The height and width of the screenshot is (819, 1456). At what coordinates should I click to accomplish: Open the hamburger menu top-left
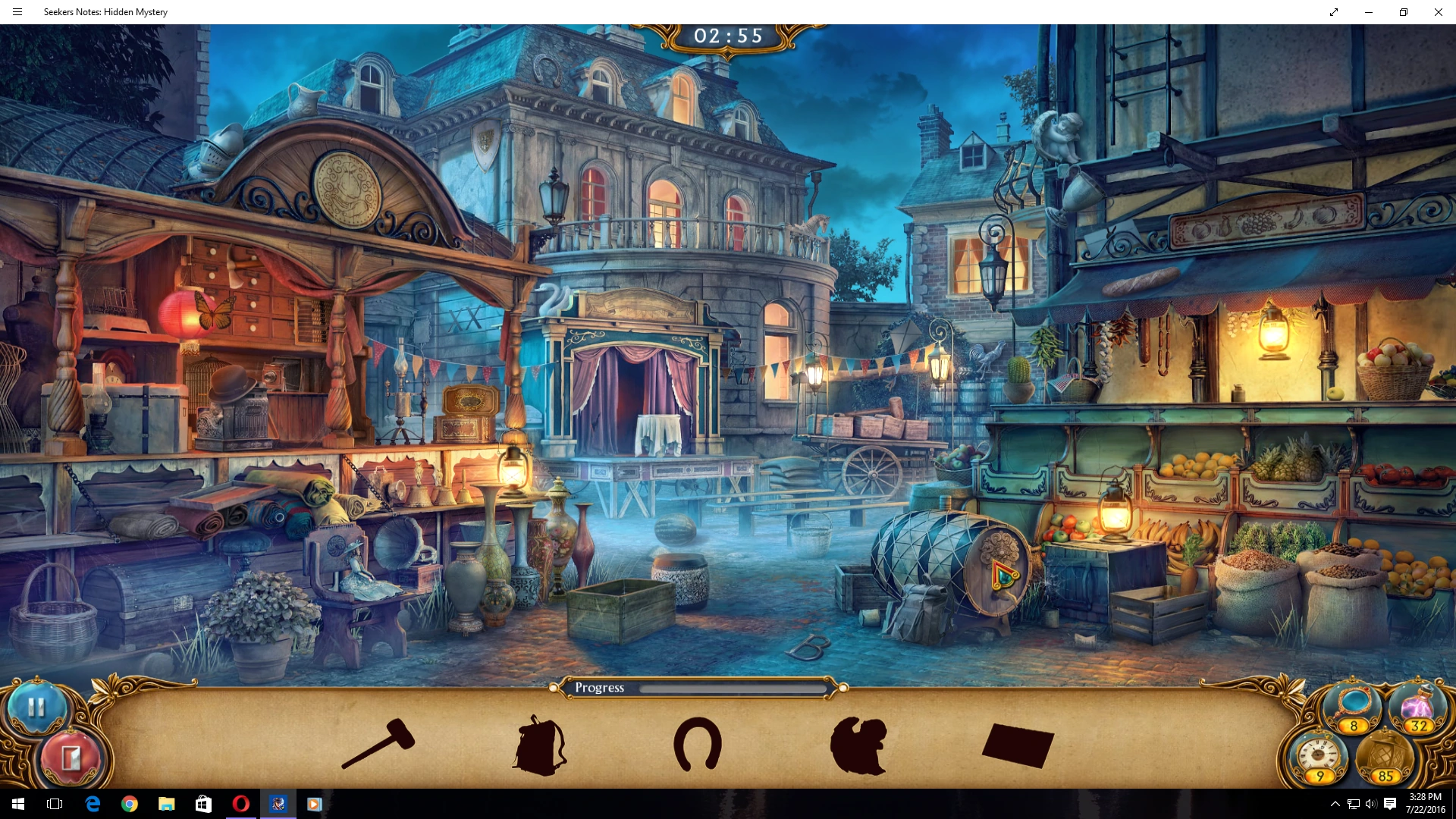click(17, 11)
